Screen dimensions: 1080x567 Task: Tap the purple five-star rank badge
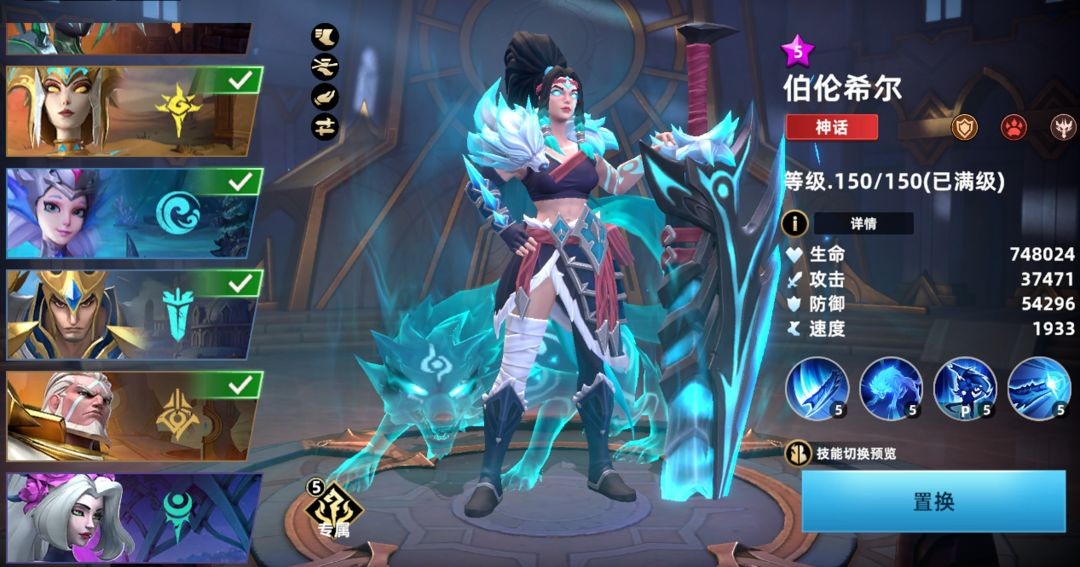(798, 50)
